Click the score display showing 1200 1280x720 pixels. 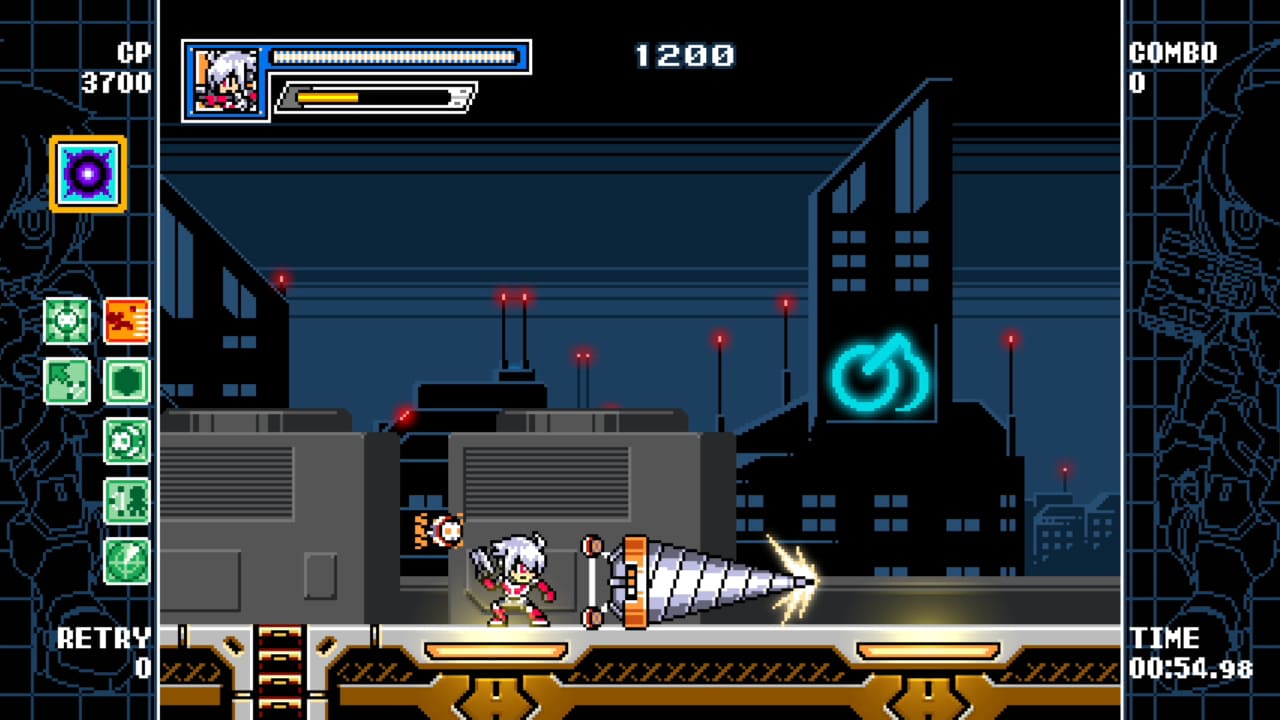coord(683,57)
